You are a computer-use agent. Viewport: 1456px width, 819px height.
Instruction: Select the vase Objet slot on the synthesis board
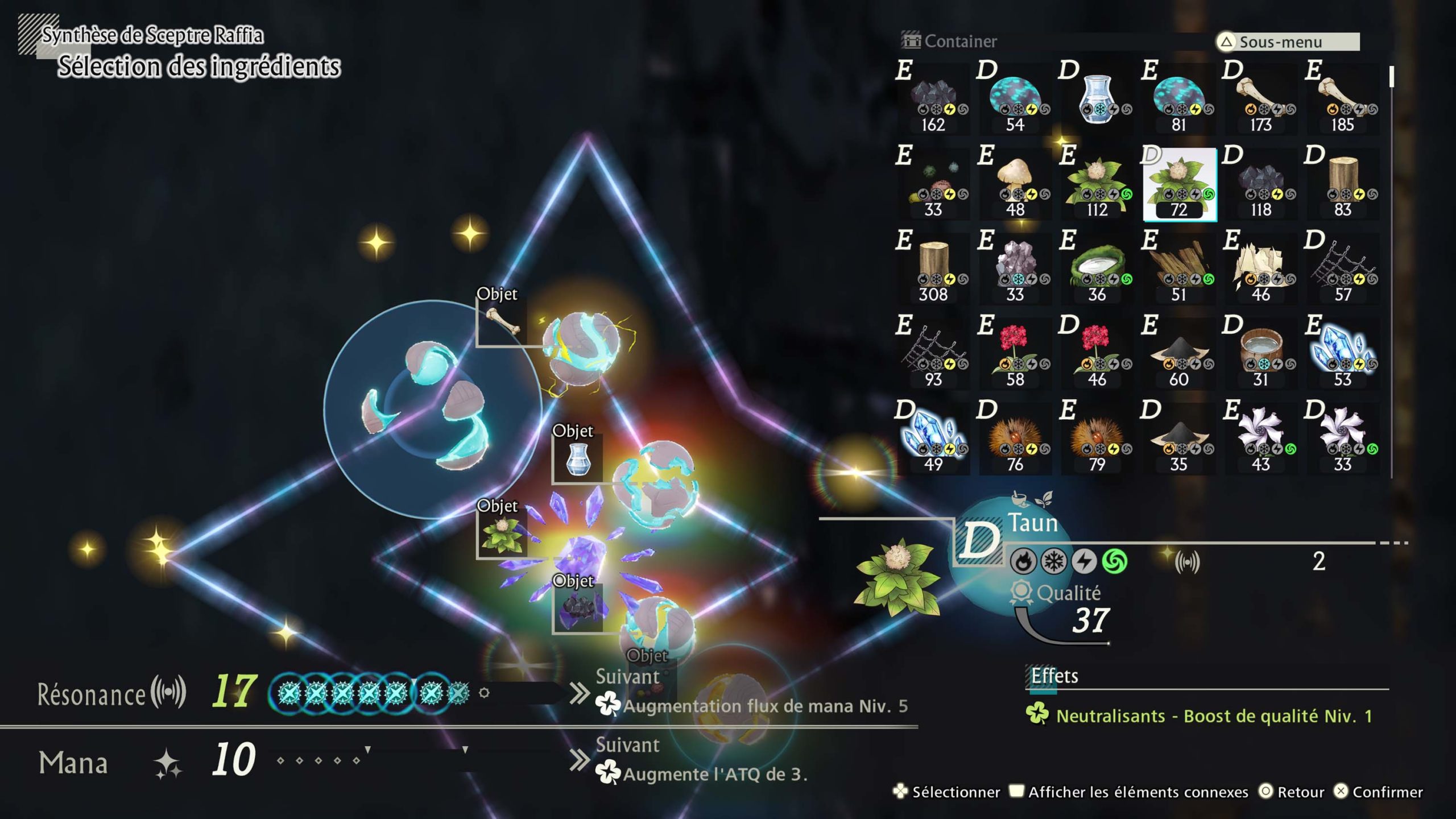[x=578, y=459]
